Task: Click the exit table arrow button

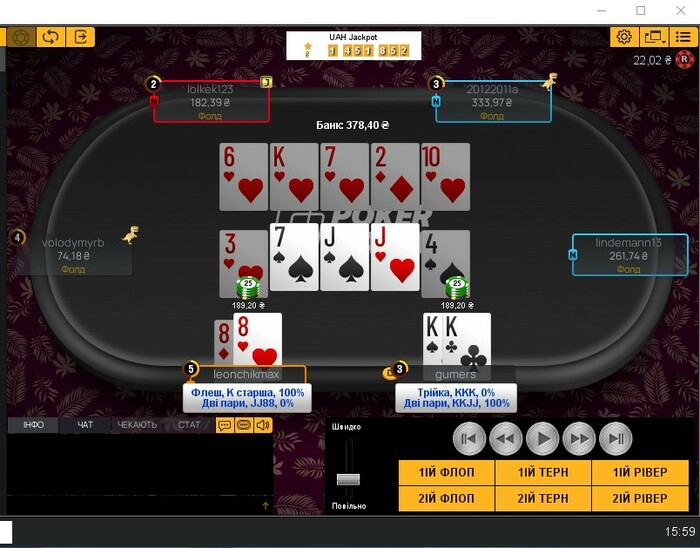Action: (x=81, y=37)
